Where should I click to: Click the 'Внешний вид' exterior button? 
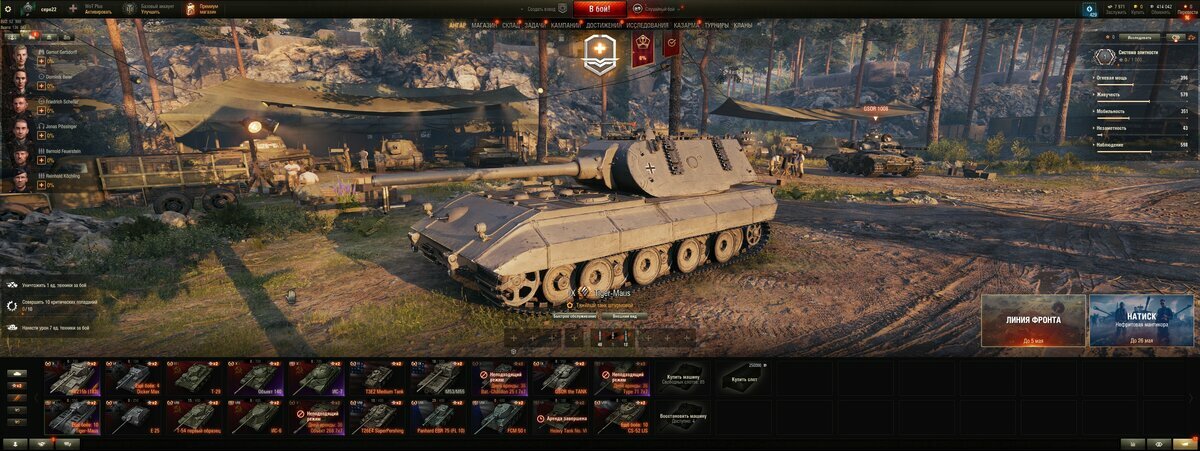coord(626,315)
